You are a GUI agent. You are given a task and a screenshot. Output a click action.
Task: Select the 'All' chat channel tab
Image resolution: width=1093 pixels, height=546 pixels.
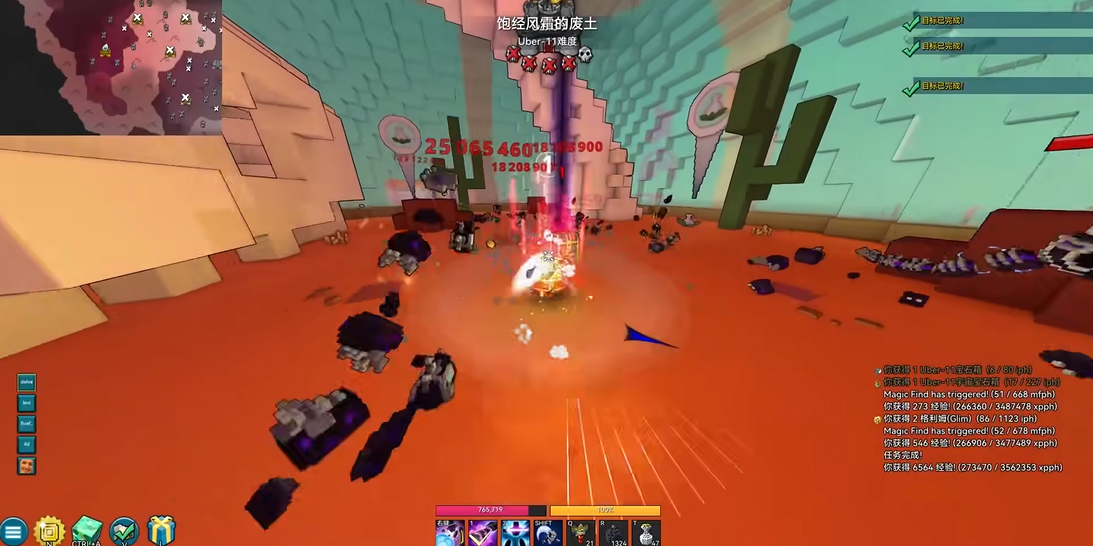(x=27, y=444)
